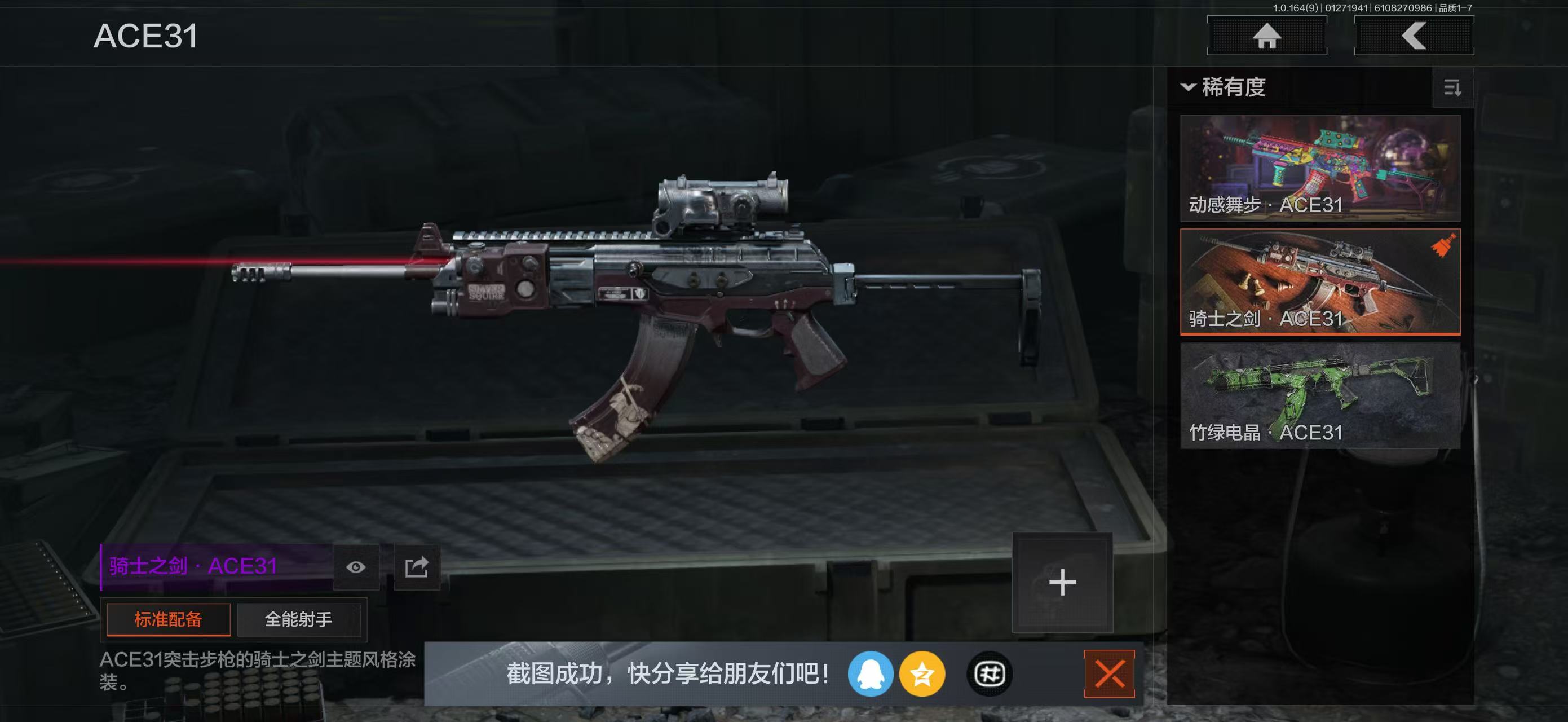
Task: Click the purple rarity color bar beside skin name
Action: tap(102, 566)
